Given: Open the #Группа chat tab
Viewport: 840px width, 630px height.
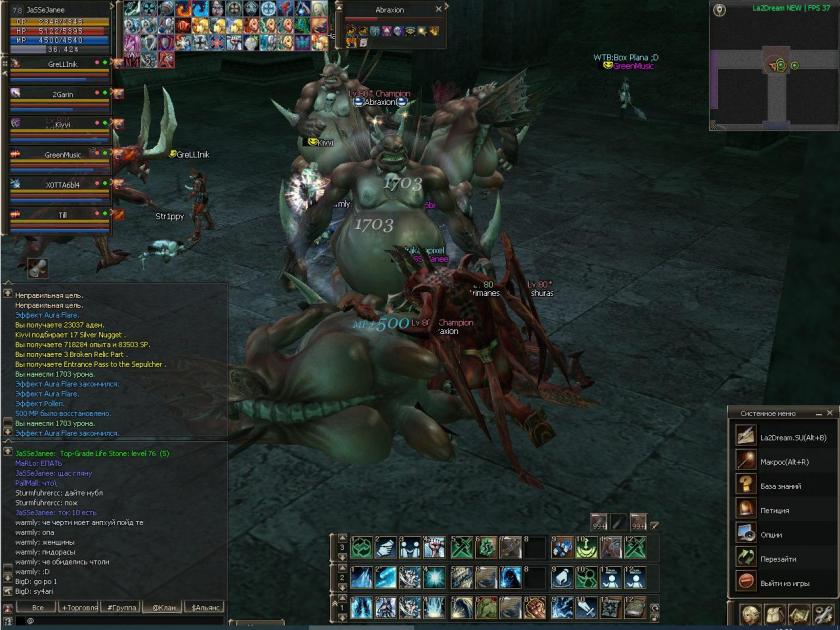Looking at the screenshot, I should [118, 607].
